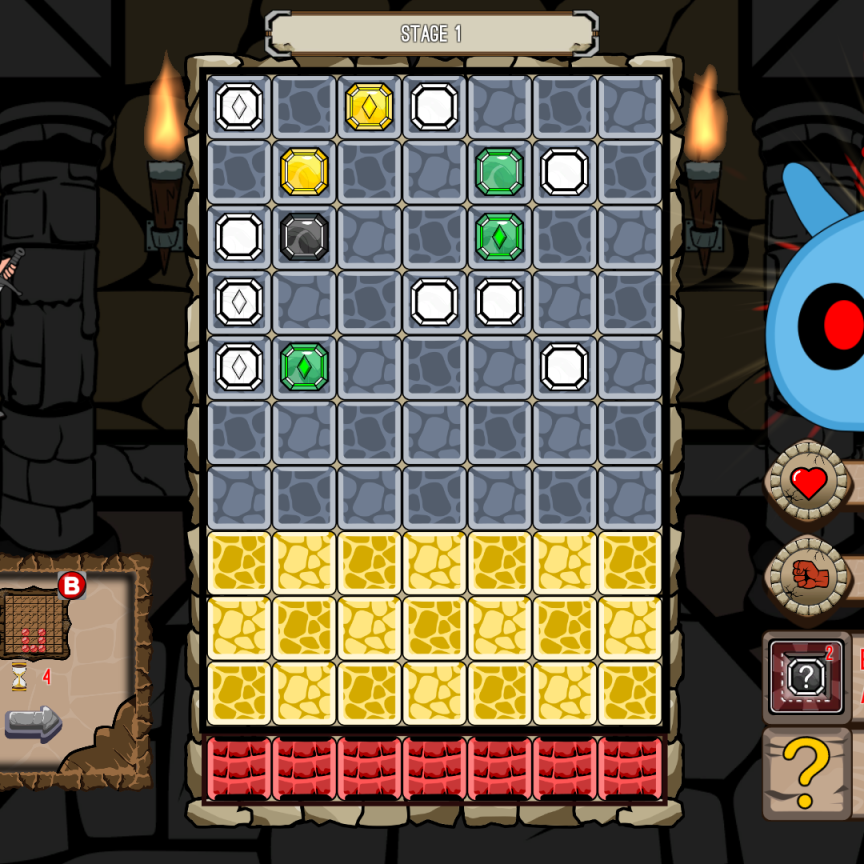864x864 pixels.
Task: Open the next-block preview grid
Action: coord(33,624)
